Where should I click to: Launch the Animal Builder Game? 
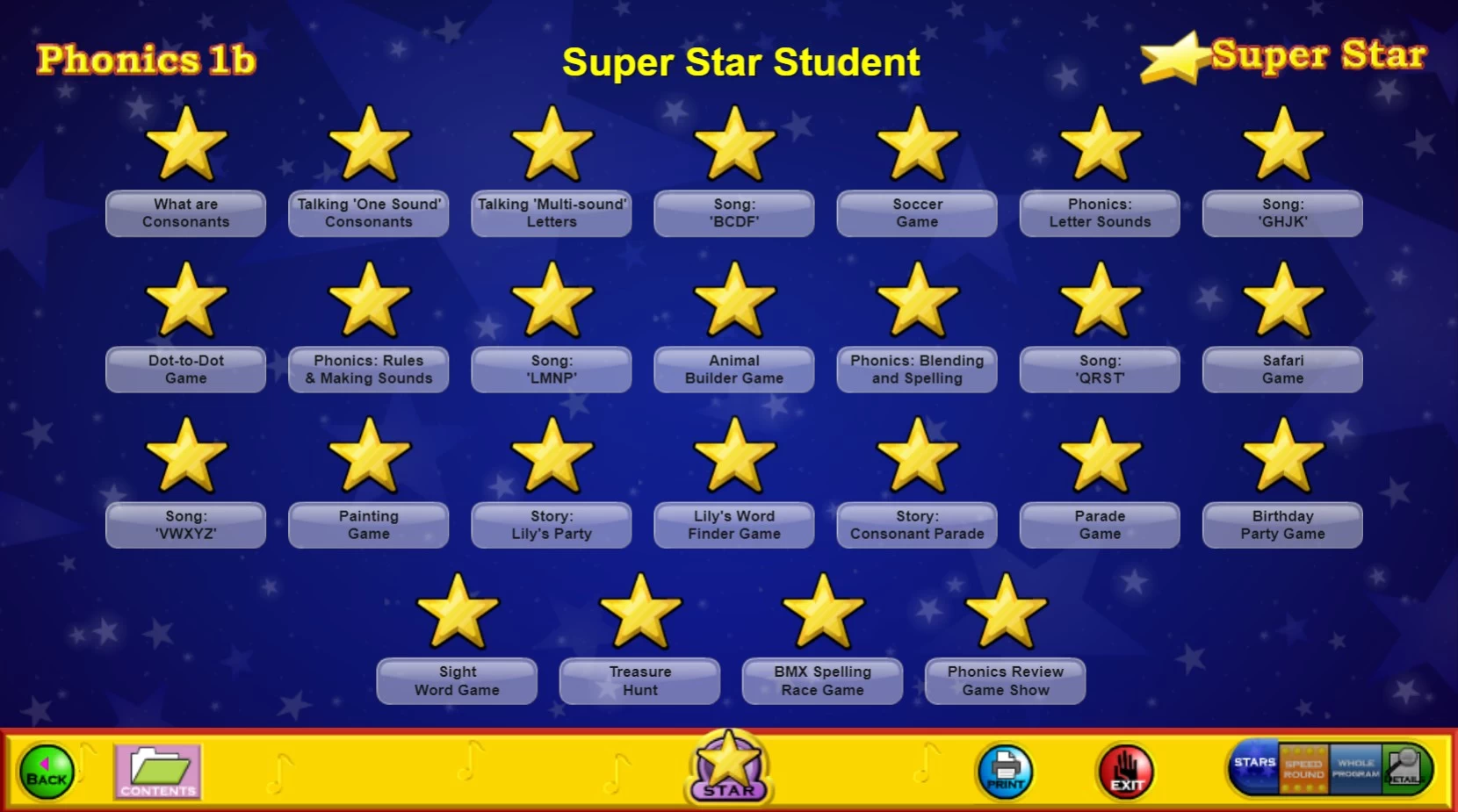pyautogui.click(x=734, y=370)
